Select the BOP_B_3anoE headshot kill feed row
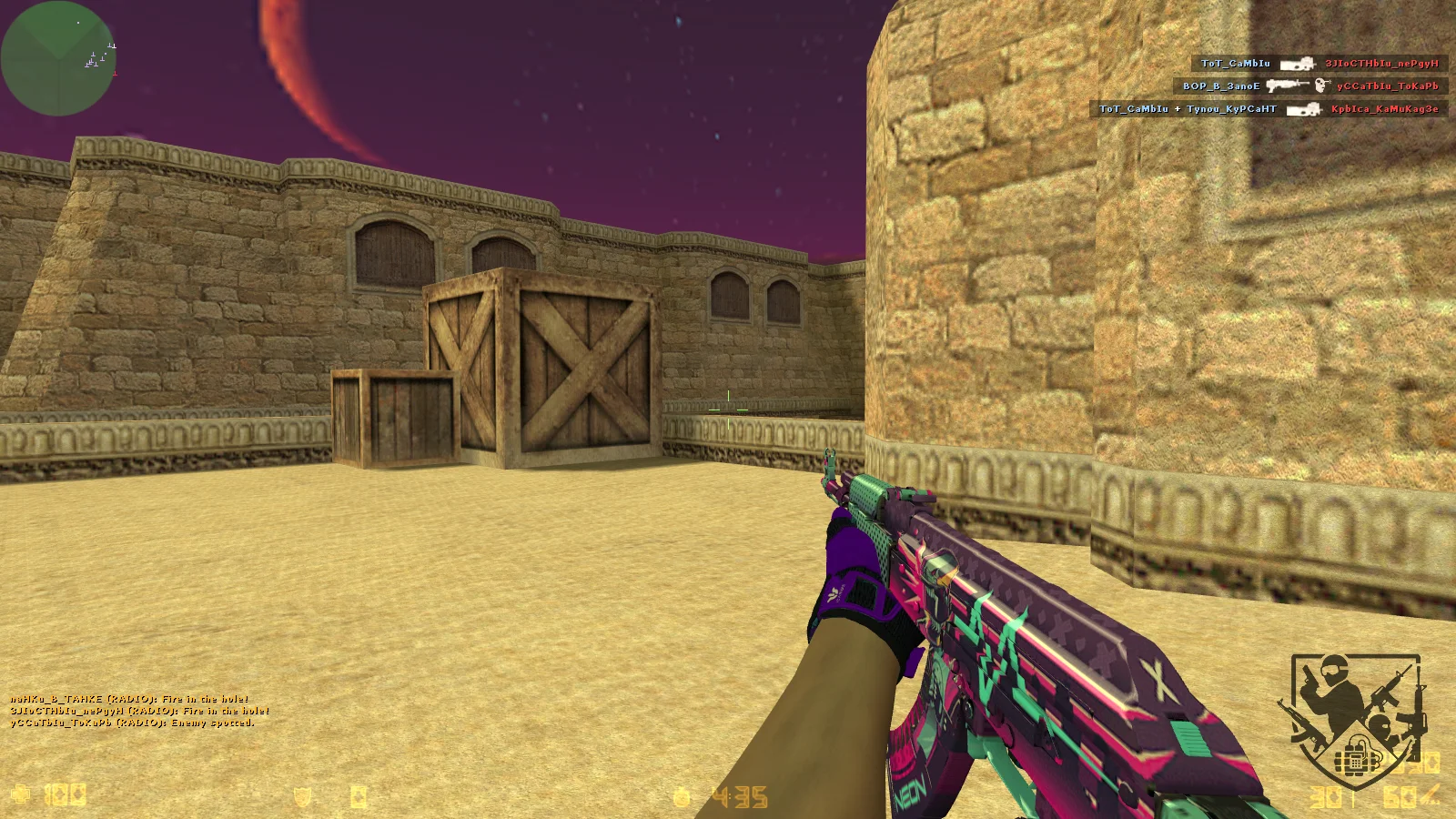Image resolution: width=1456 pixels, height=819 pixels. point(1310,86)
